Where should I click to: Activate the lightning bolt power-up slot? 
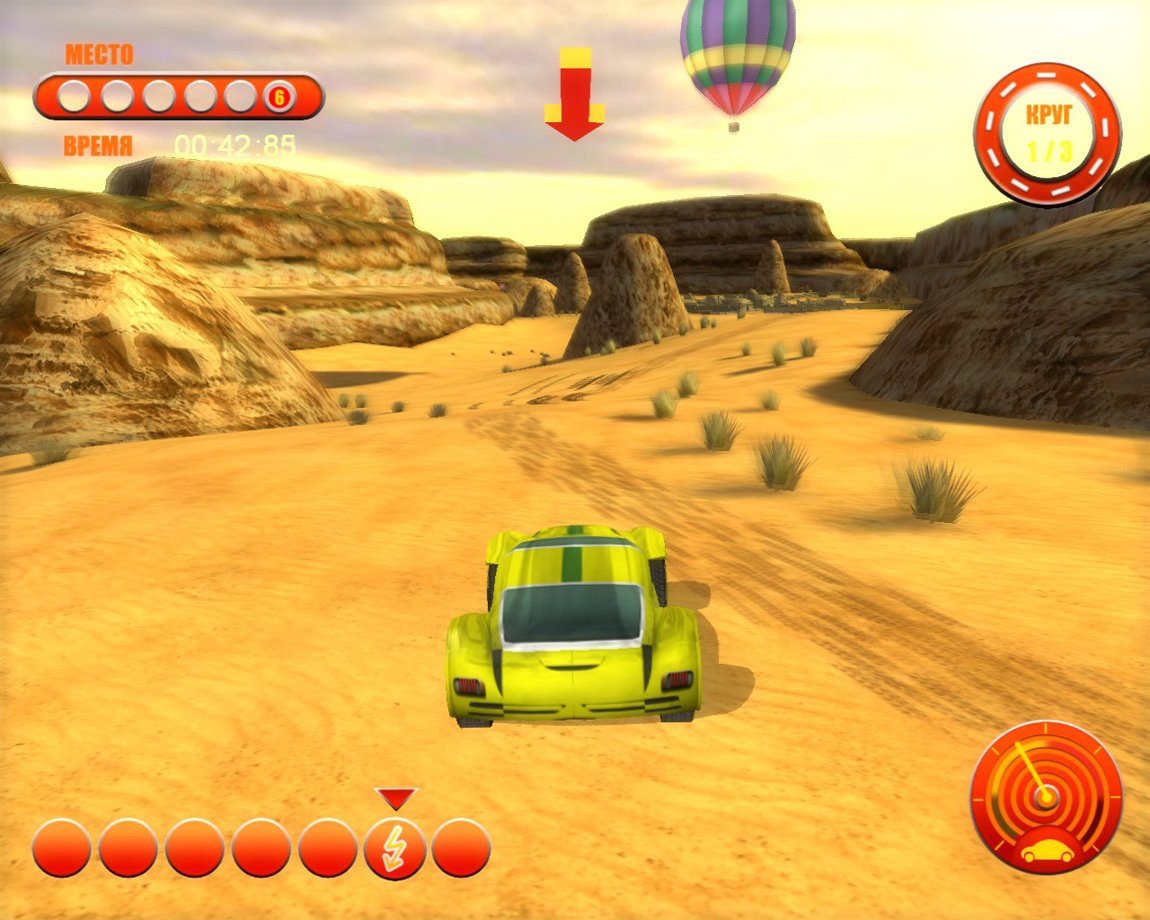pos(395,850)
